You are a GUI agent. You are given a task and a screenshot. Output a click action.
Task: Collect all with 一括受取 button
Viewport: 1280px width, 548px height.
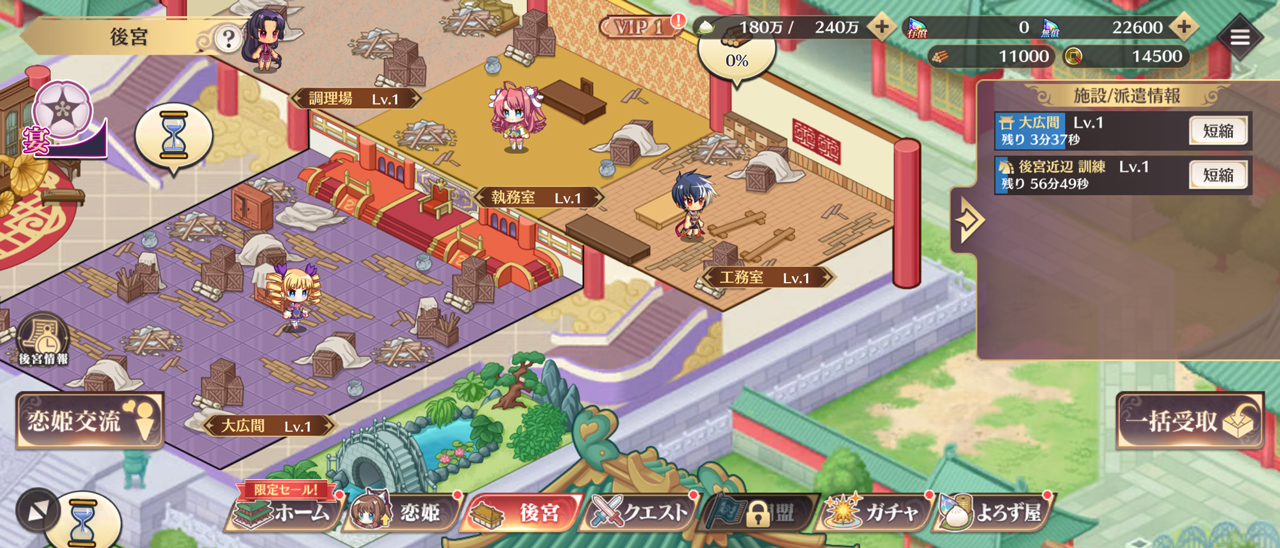pyautogui.click(x=1188, y=421)
